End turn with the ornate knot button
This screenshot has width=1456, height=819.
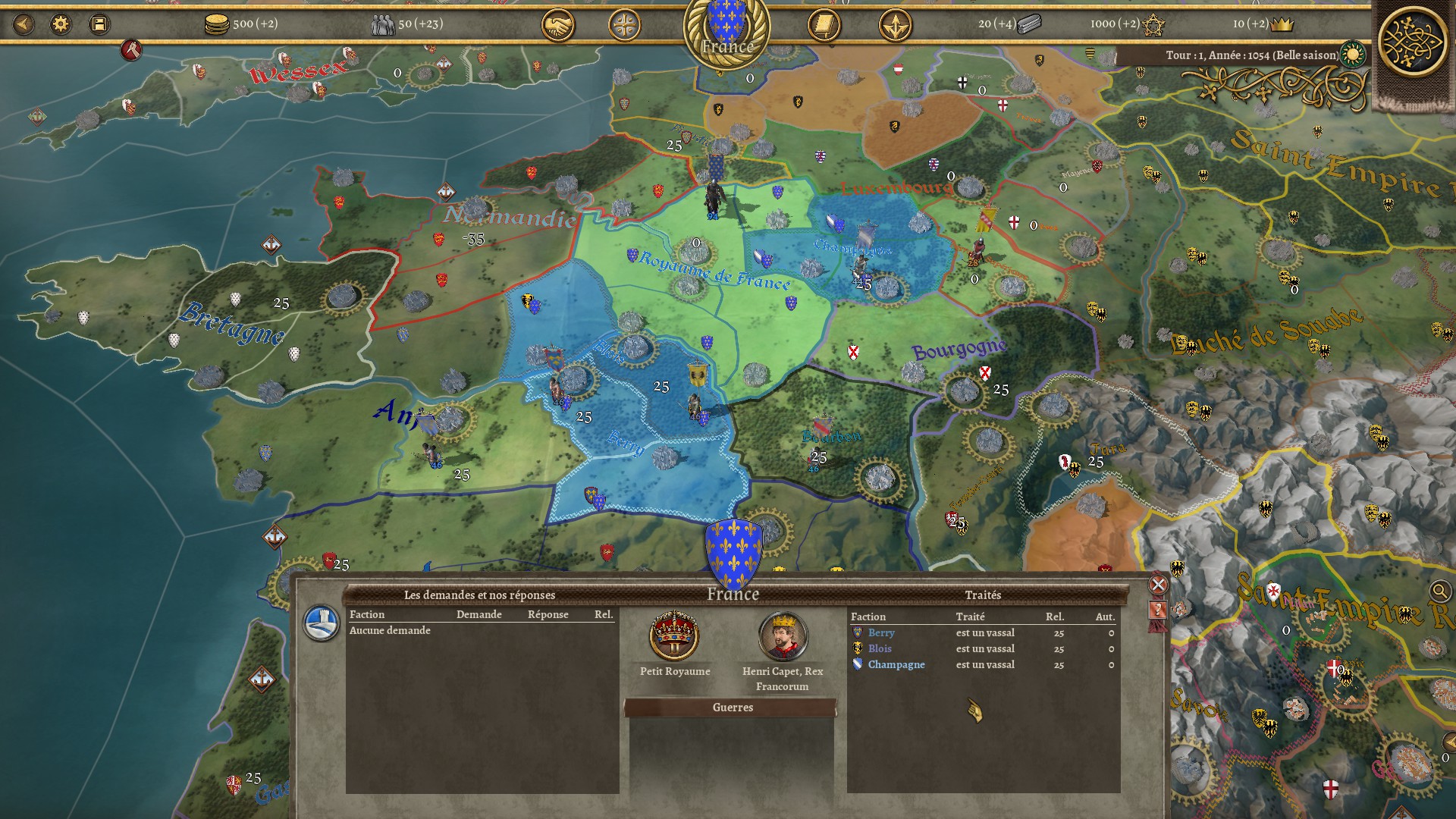[x=1412, y=41]
